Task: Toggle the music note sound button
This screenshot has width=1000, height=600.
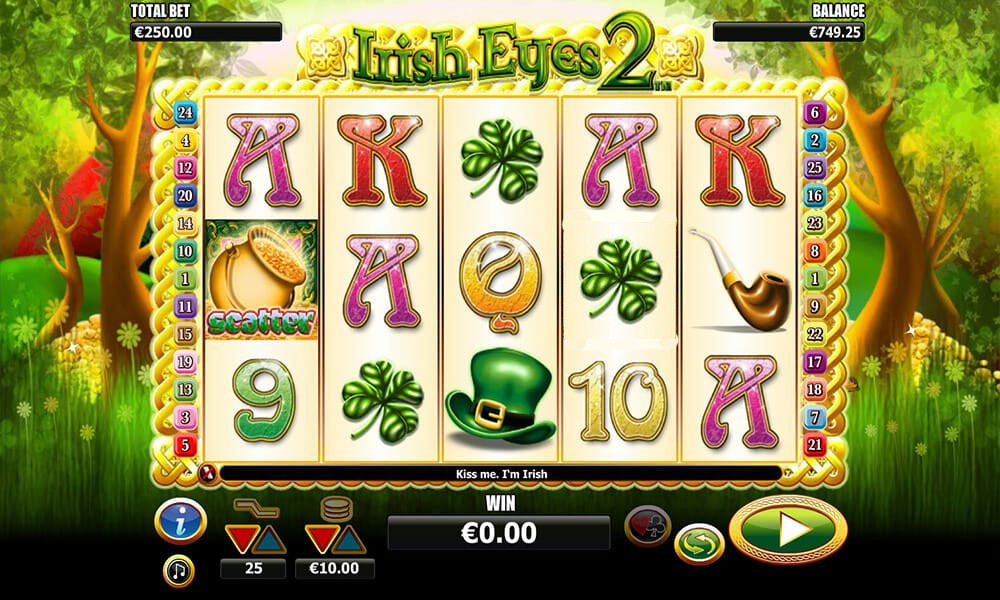Action: (x=179, y=571)
